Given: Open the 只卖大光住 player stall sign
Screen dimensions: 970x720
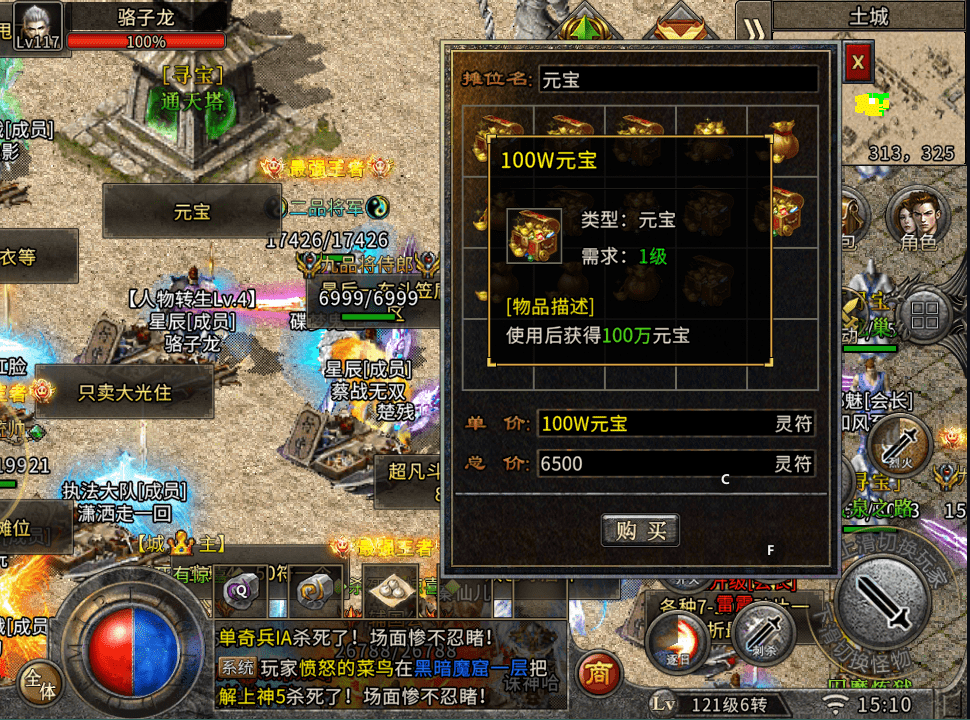Looking at the screenshot, I should [x=125, y=392].
